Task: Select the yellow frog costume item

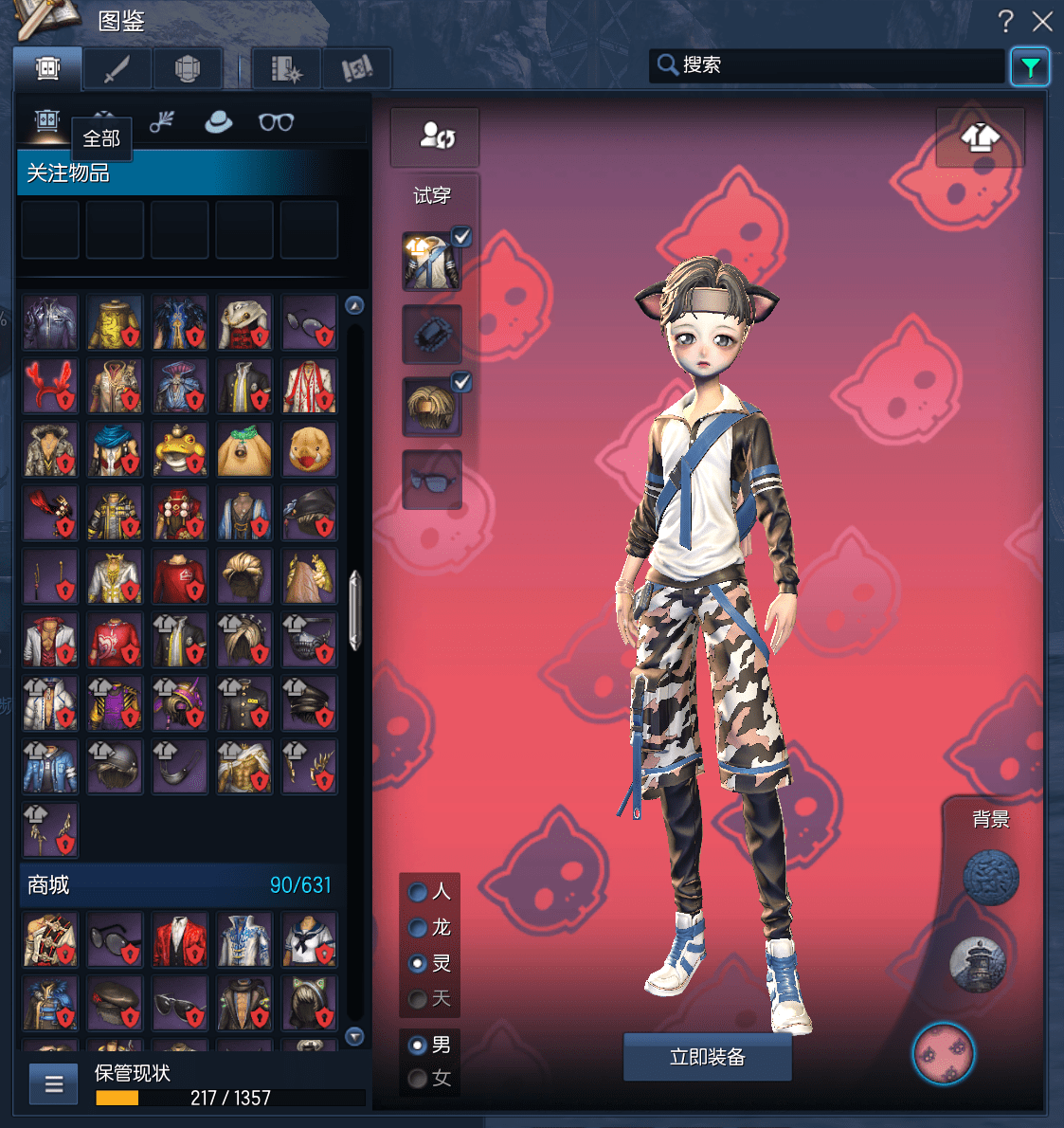Action: [x=179, y=449]
